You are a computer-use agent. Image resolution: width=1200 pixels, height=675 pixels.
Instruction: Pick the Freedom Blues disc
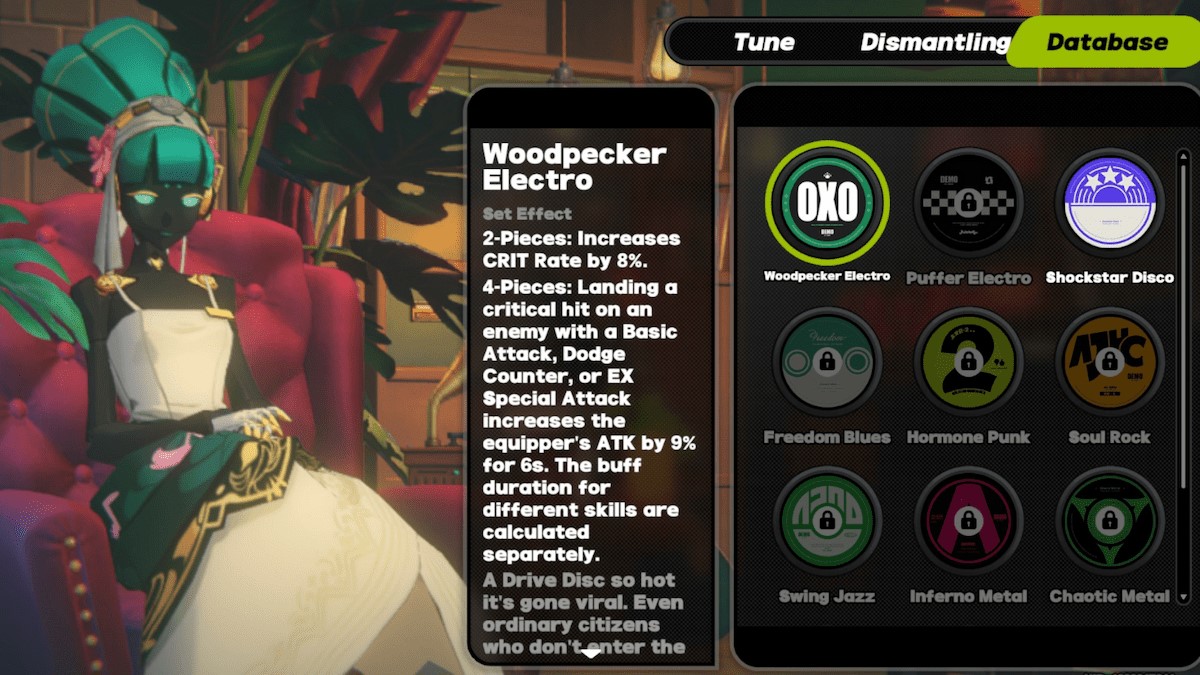827,362
